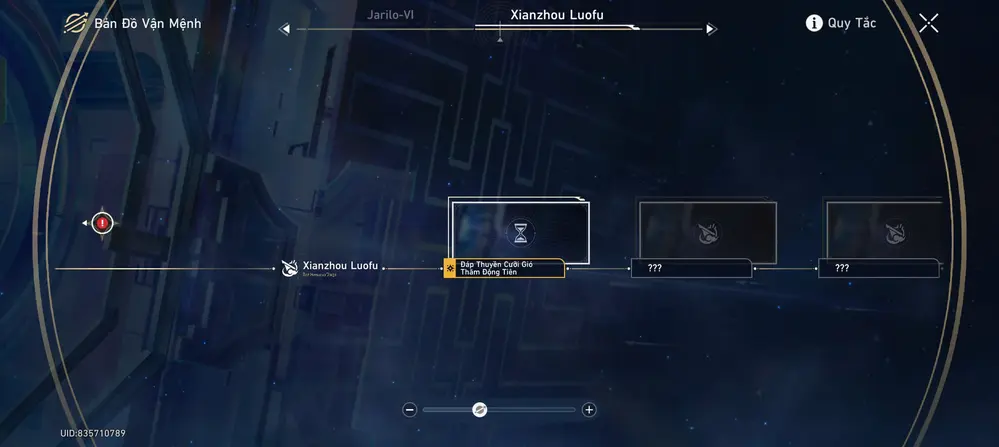This screenshot has height=447, width=999.
Task: Jump to the red exclamation marker
Action: [x=102, y=222]
